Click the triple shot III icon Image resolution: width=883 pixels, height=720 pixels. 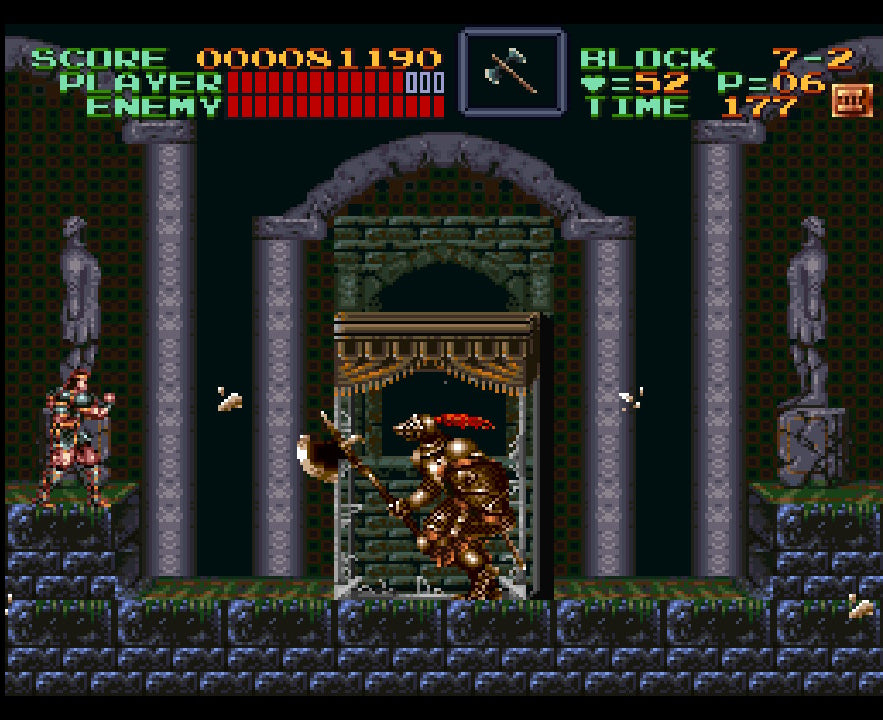tap(851, 99)
